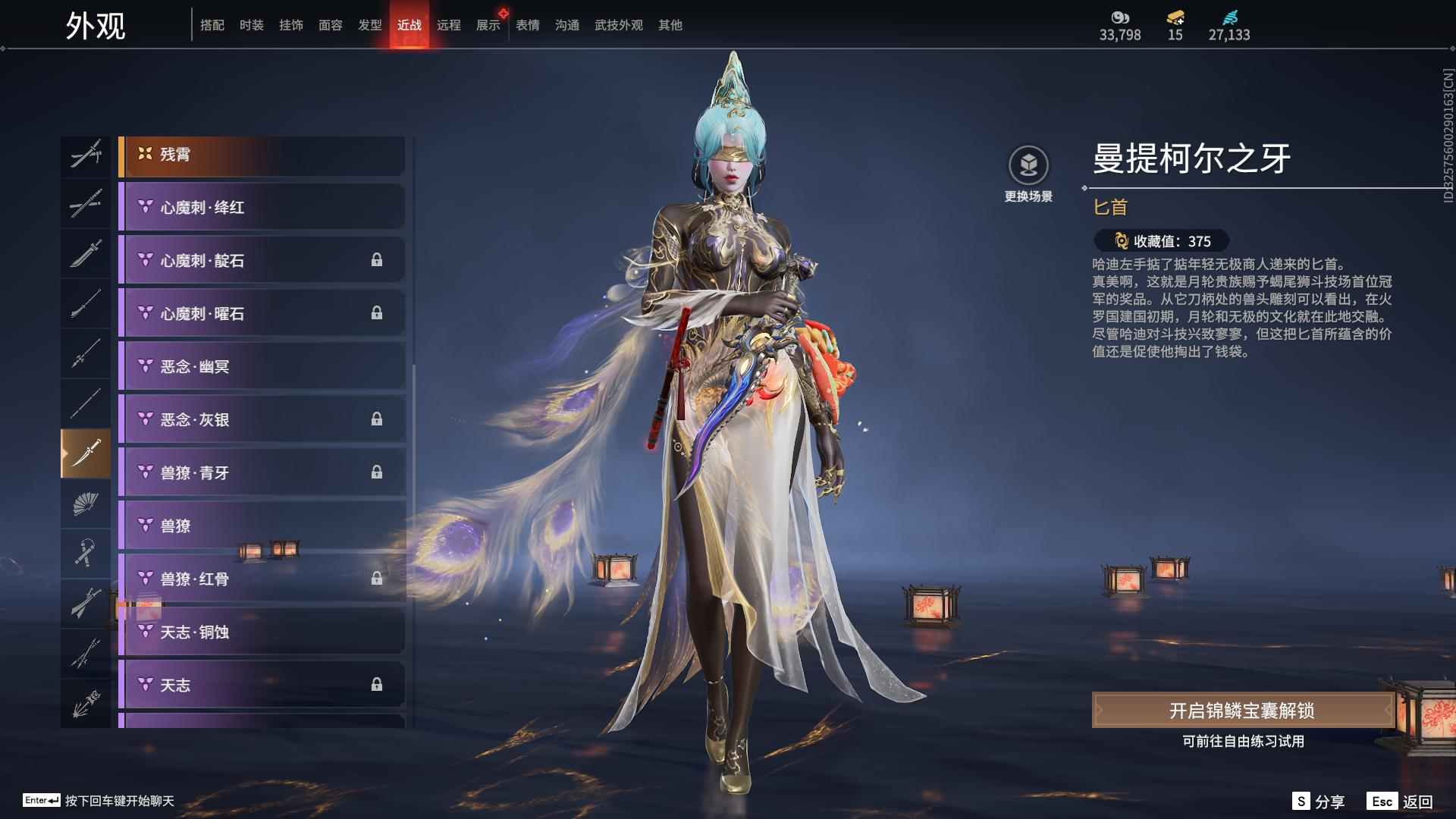The image size is (1456, 819).
Task: Click 返回 to go back
Action: (x=1401, y=802)
